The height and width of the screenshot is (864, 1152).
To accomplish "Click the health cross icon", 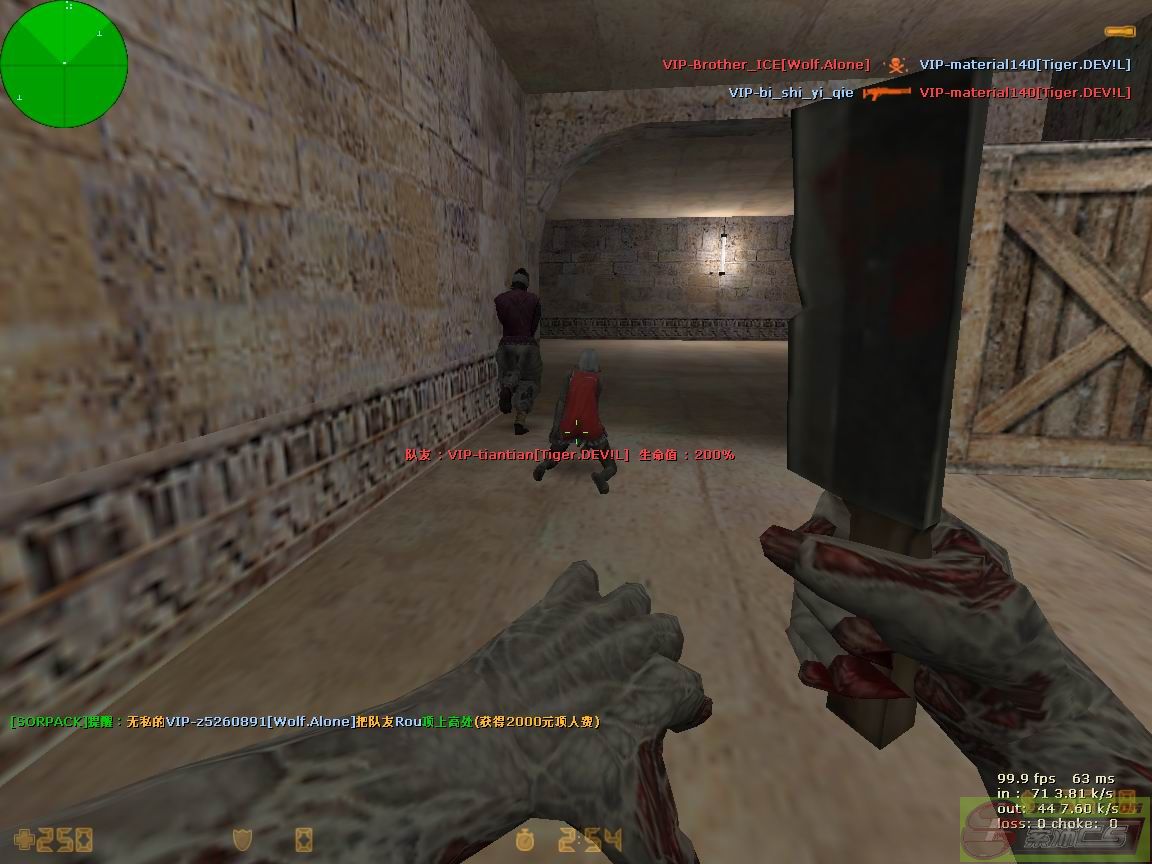I will pos(24,839).
